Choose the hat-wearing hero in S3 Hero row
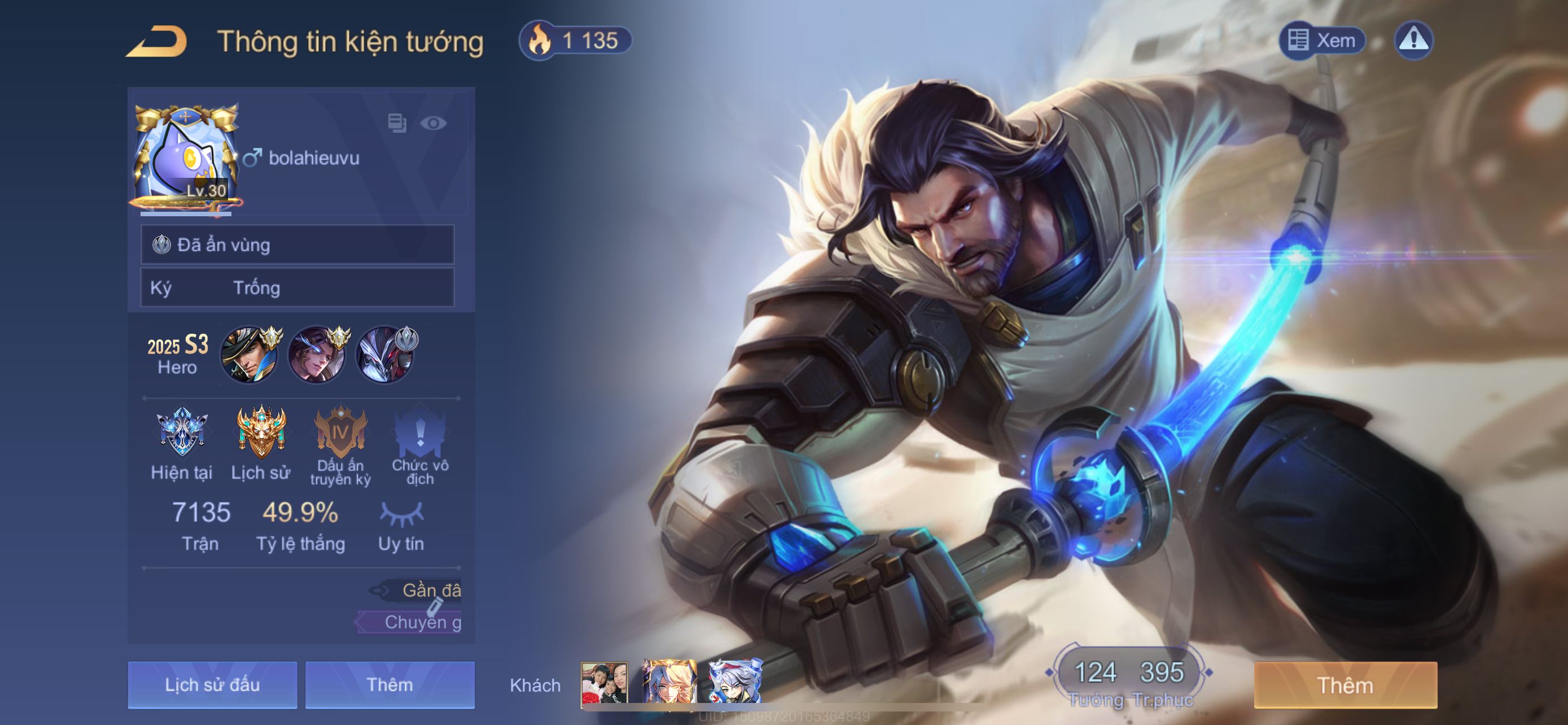The image size is (1568, 725). click(x=249, y=355)
